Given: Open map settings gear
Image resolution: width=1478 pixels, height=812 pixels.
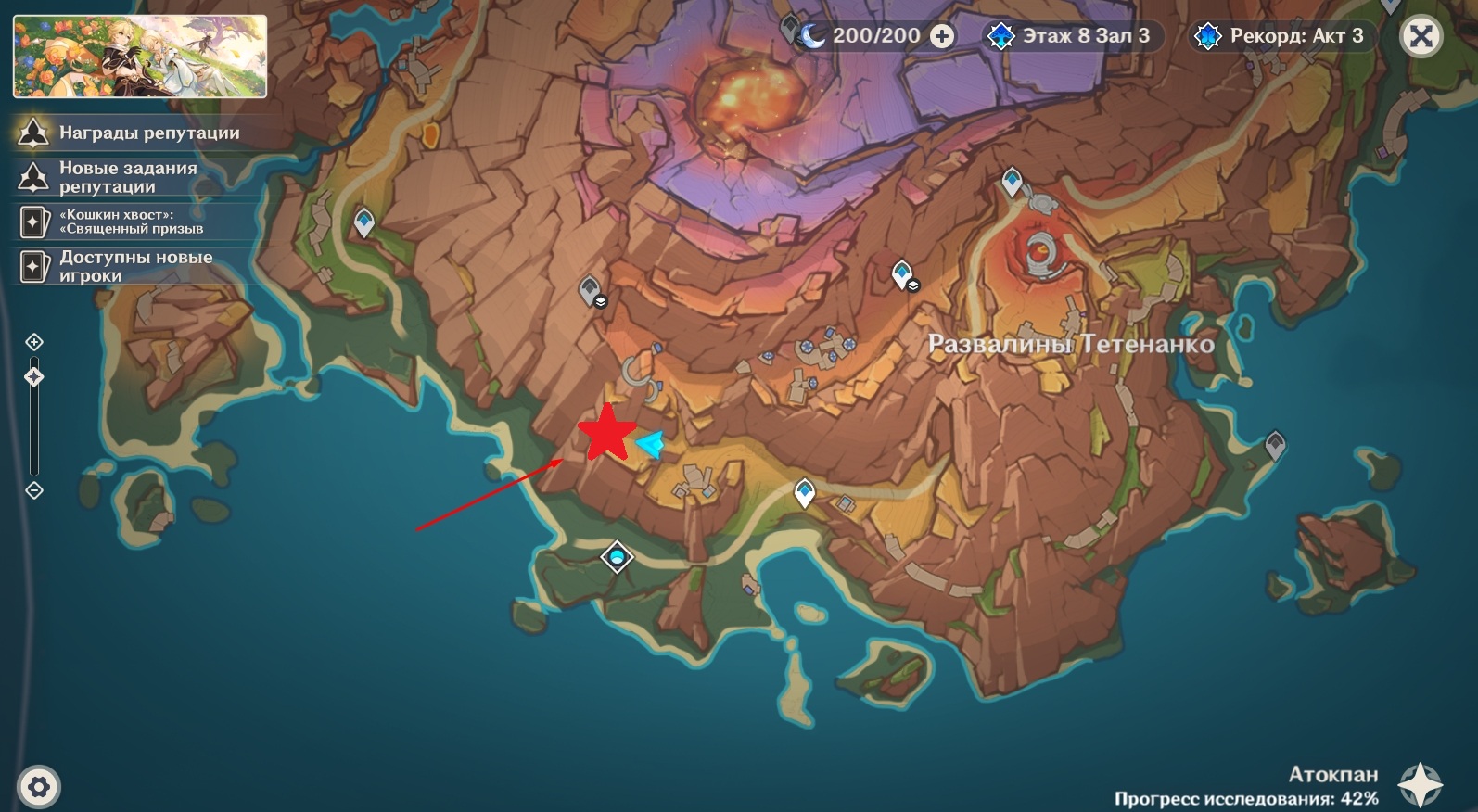Looking at the screenshot, I should (x=38, y=788).
